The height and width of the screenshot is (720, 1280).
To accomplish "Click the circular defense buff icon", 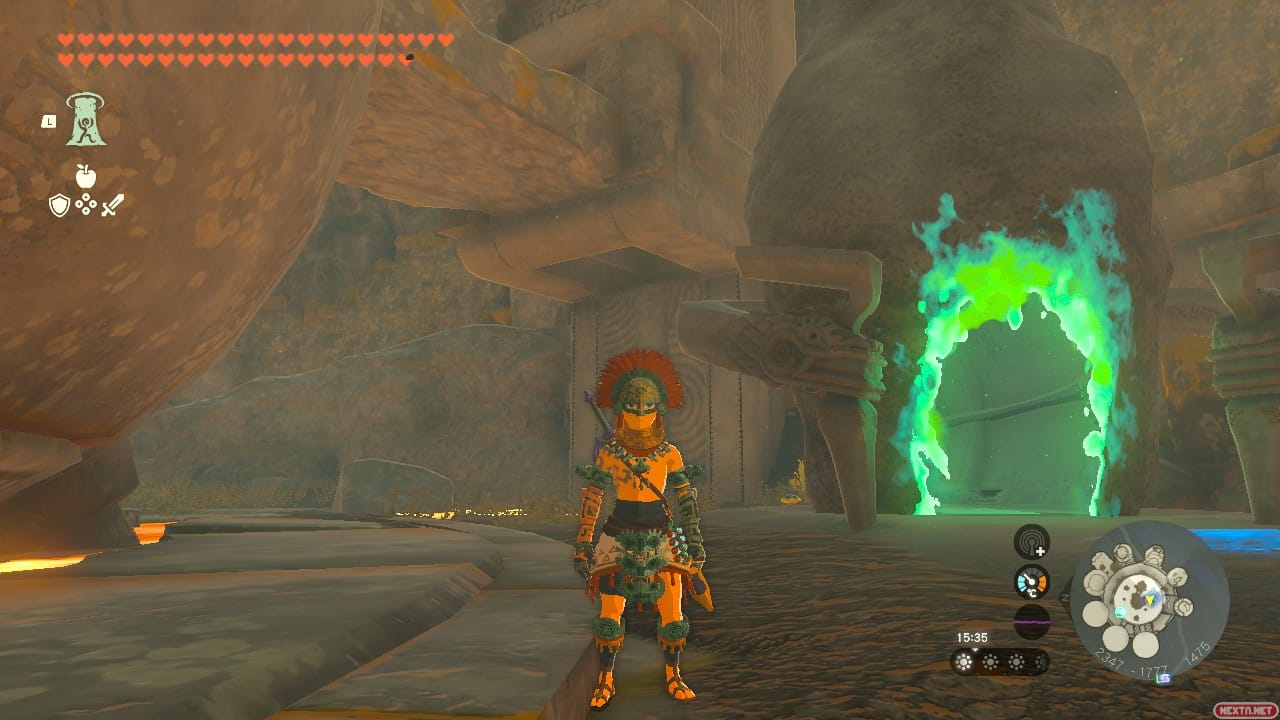I will point(86,204).
